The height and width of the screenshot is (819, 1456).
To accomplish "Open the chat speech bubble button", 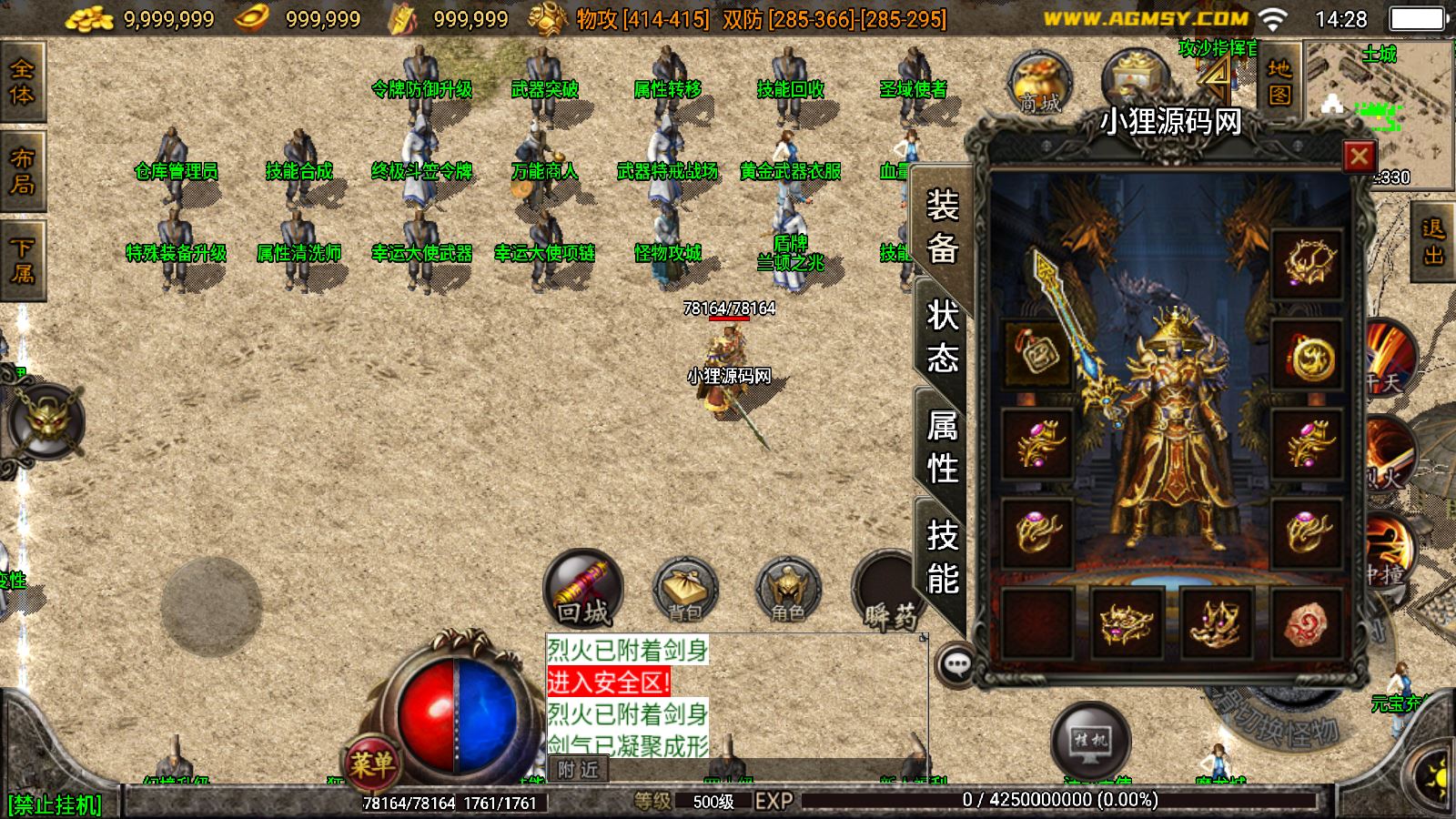I will coord(956,664).
